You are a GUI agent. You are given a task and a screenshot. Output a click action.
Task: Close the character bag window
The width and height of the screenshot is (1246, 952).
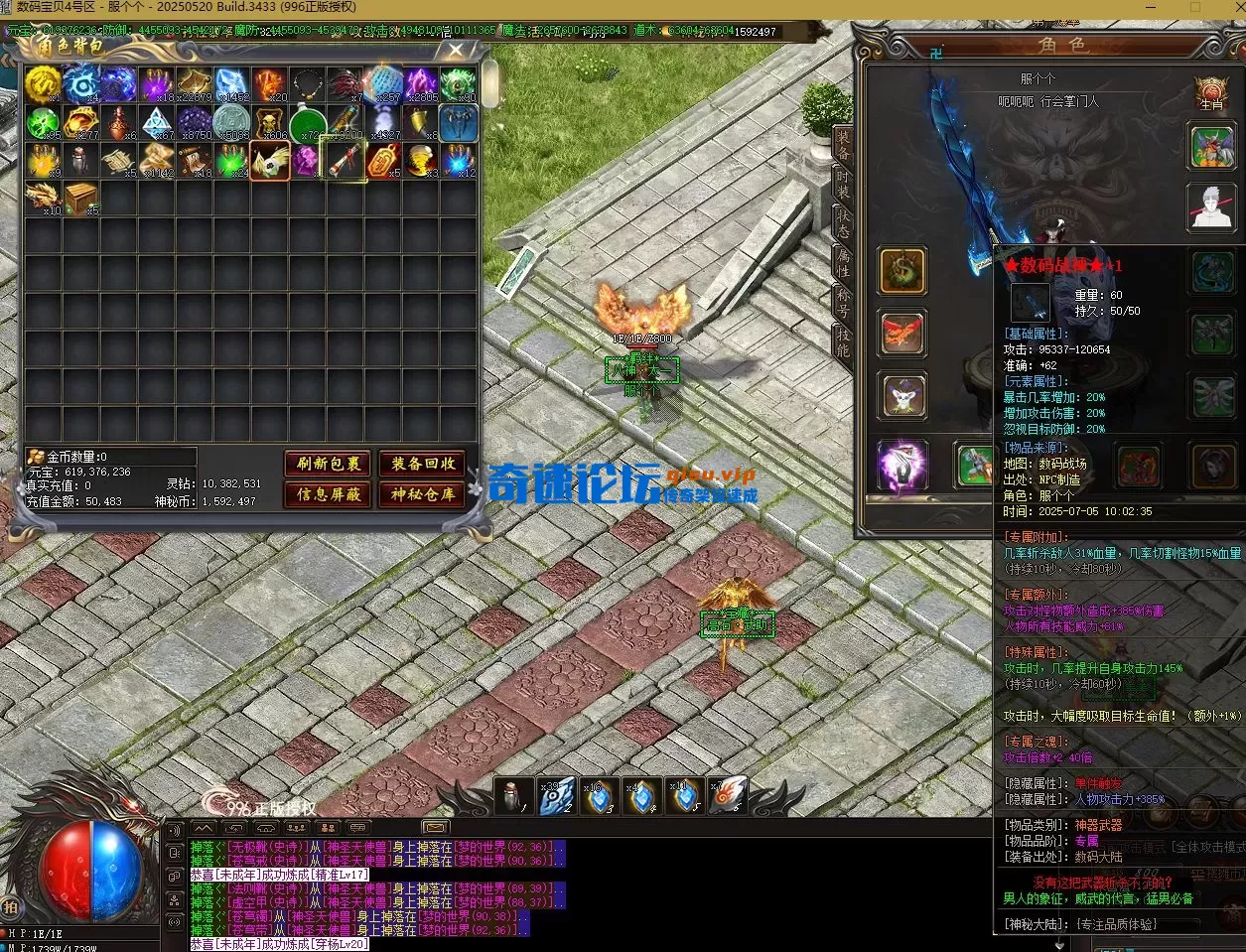[x=456, y=50]
